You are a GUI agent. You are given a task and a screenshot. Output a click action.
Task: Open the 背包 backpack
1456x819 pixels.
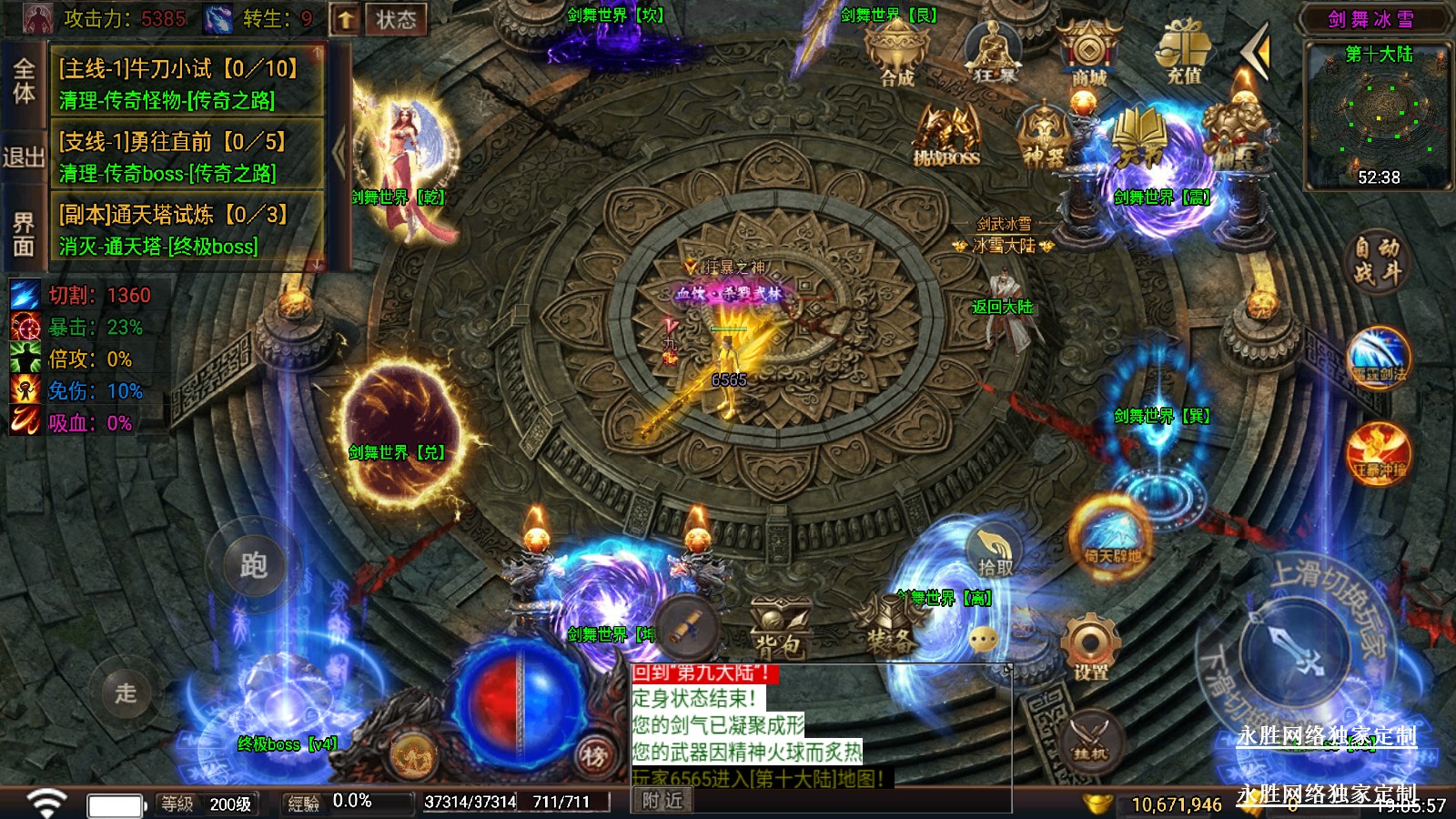click(x=779, y=628)
